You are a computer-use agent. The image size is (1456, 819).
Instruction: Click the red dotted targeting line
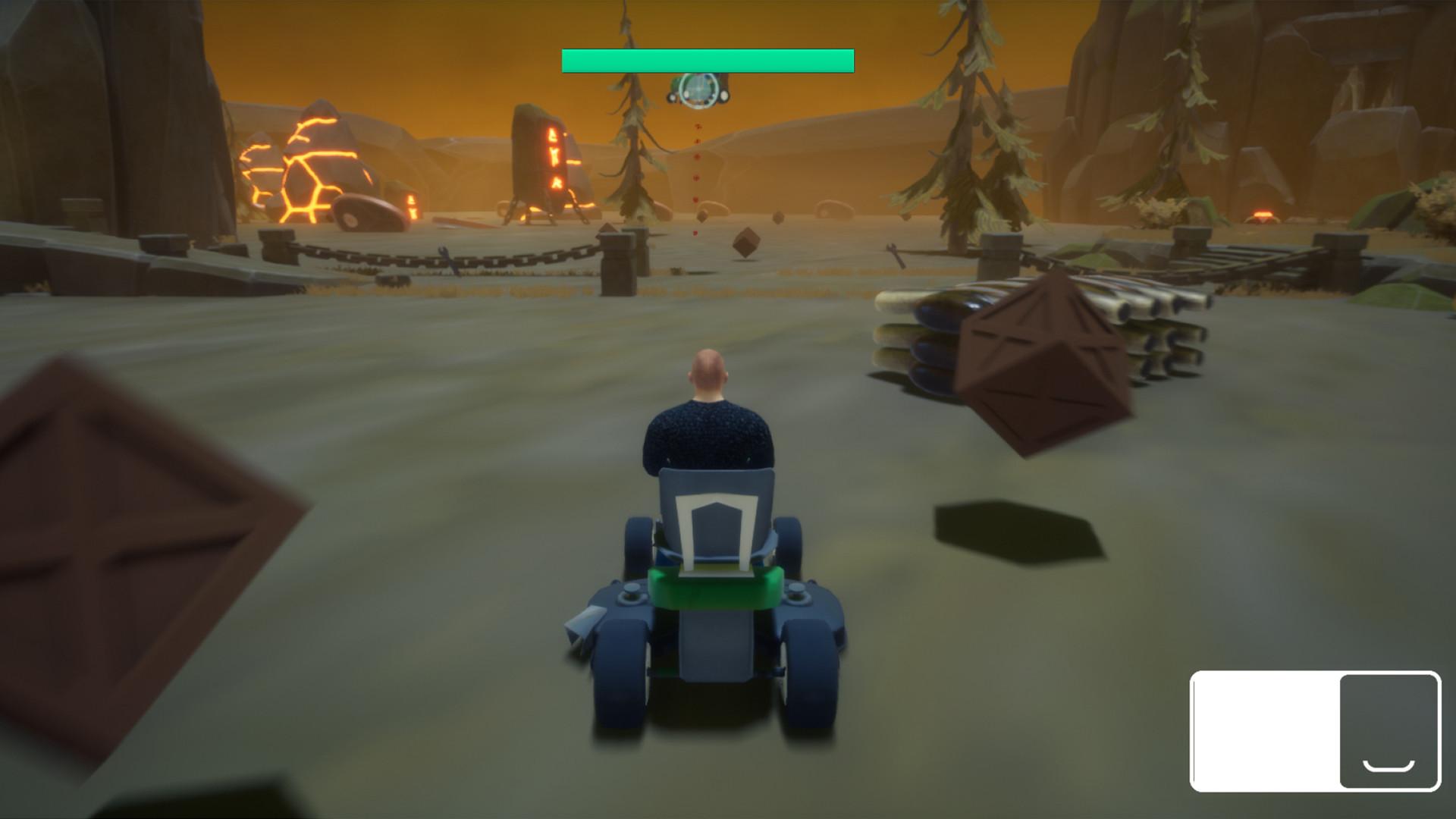[696, 174]
